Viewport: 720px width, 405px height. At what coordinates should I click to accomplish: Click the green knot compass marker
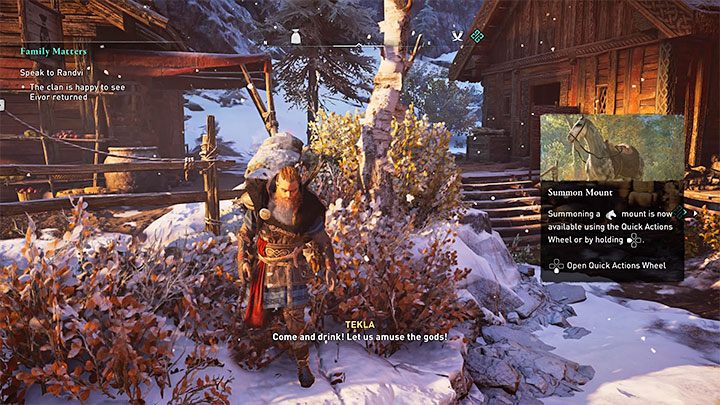click(x=477, y=36)
